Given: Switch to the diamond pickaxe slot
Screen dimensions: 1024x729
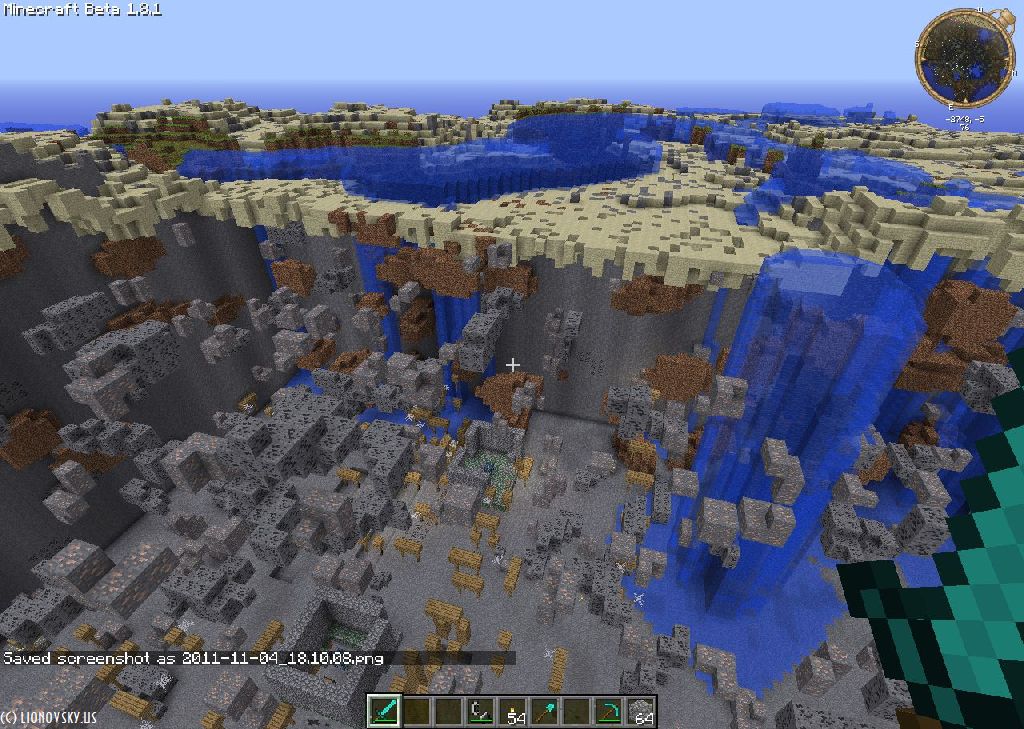Looking at the screenshot, I should click(x=609, y=711).
